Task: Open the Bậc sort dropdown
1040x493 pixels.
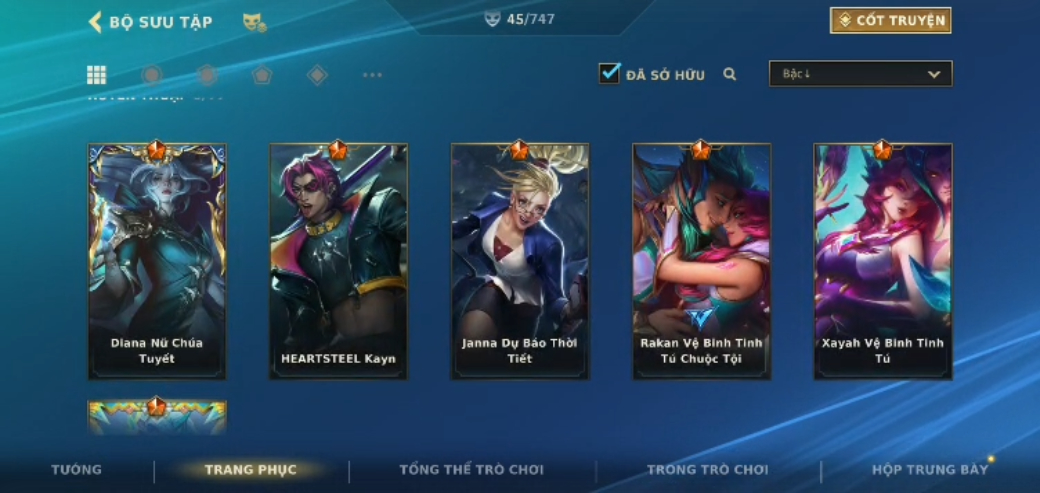Action: click(x=860, y=74)
